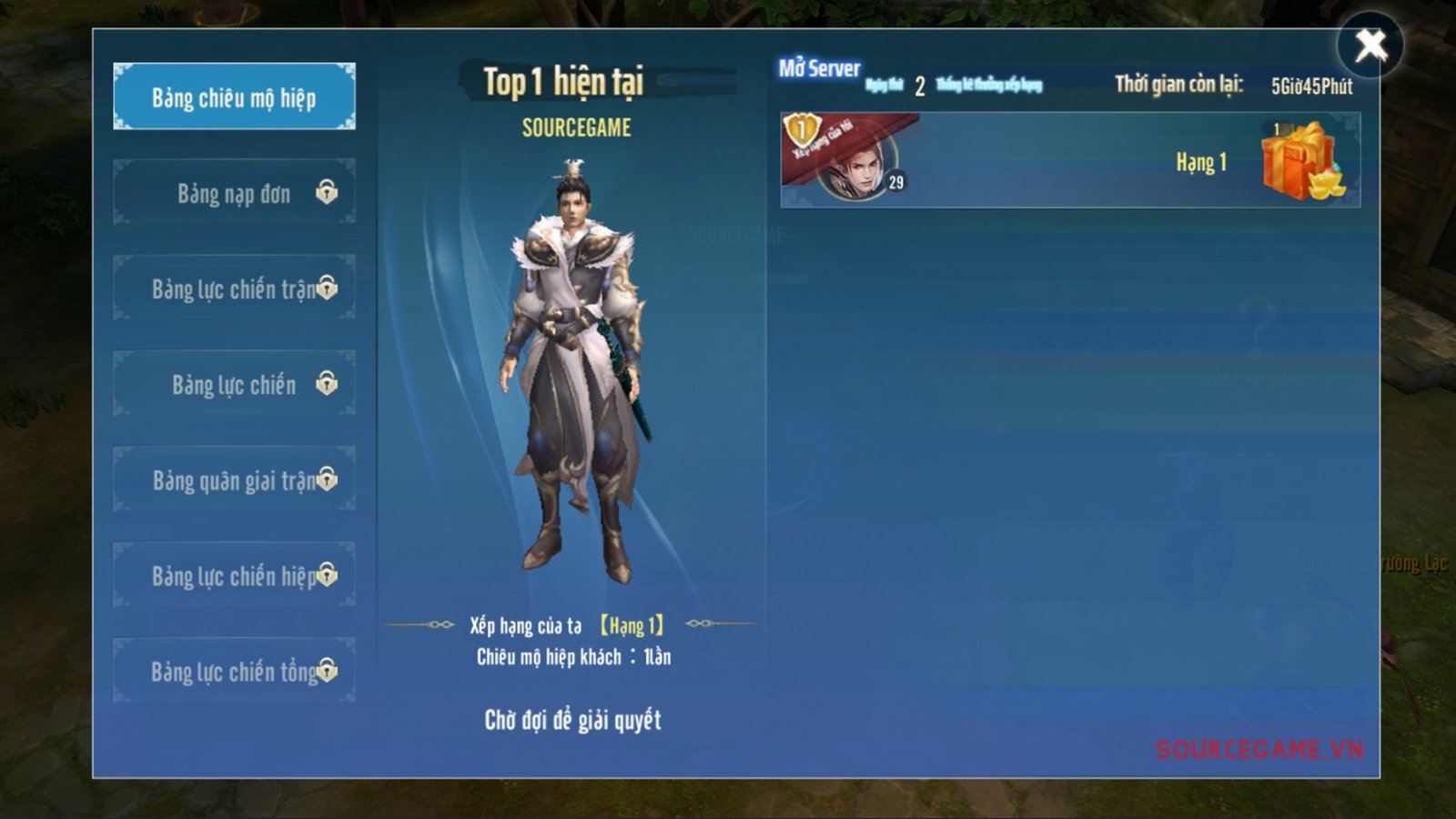This screenshot has height=819, width=1456.
Task: Open the locked Bảng nạp đơn tab
Action: click(234, 193)
